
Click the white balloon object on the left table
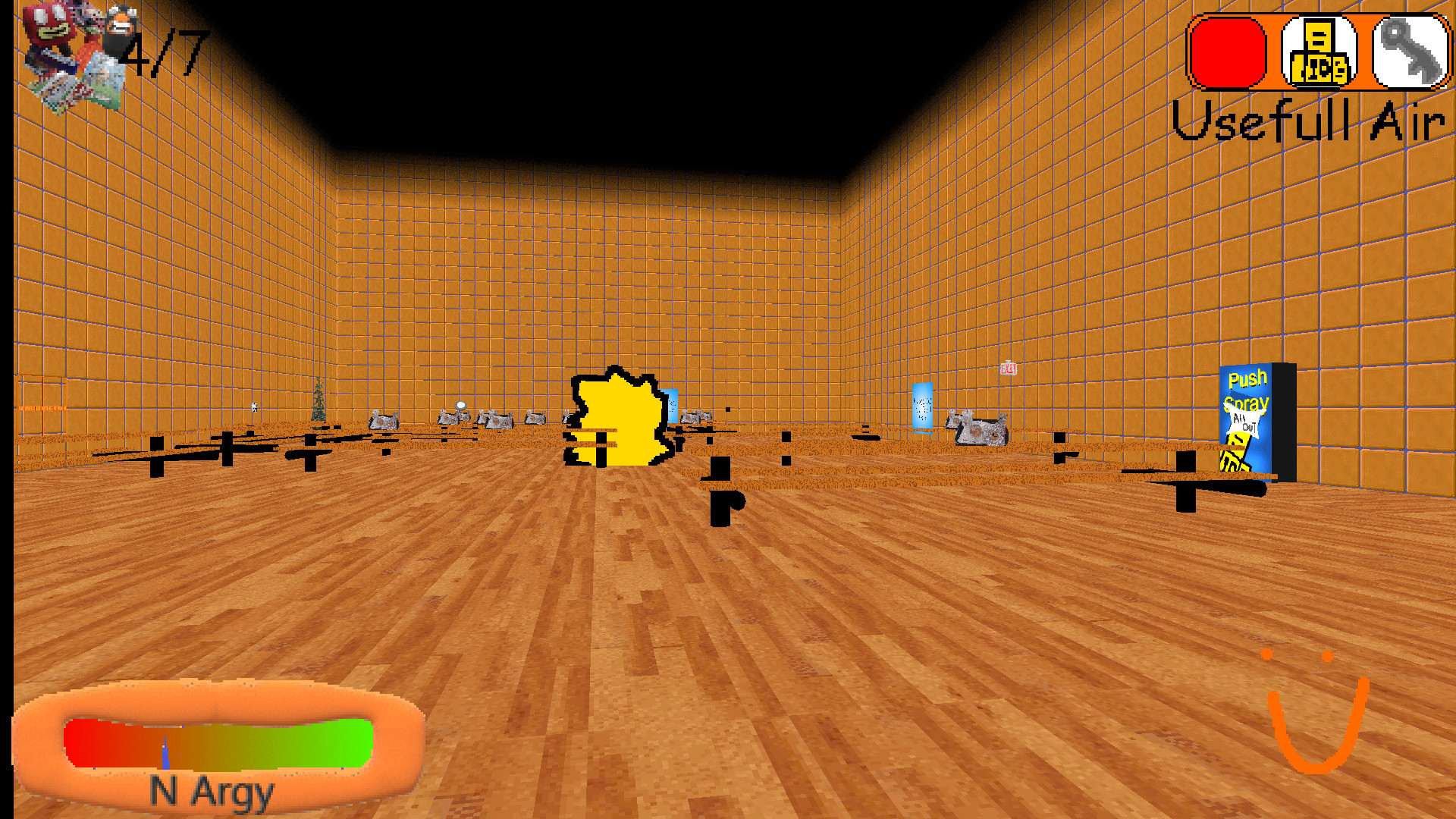pyautogui.click(x=460, y=406)
